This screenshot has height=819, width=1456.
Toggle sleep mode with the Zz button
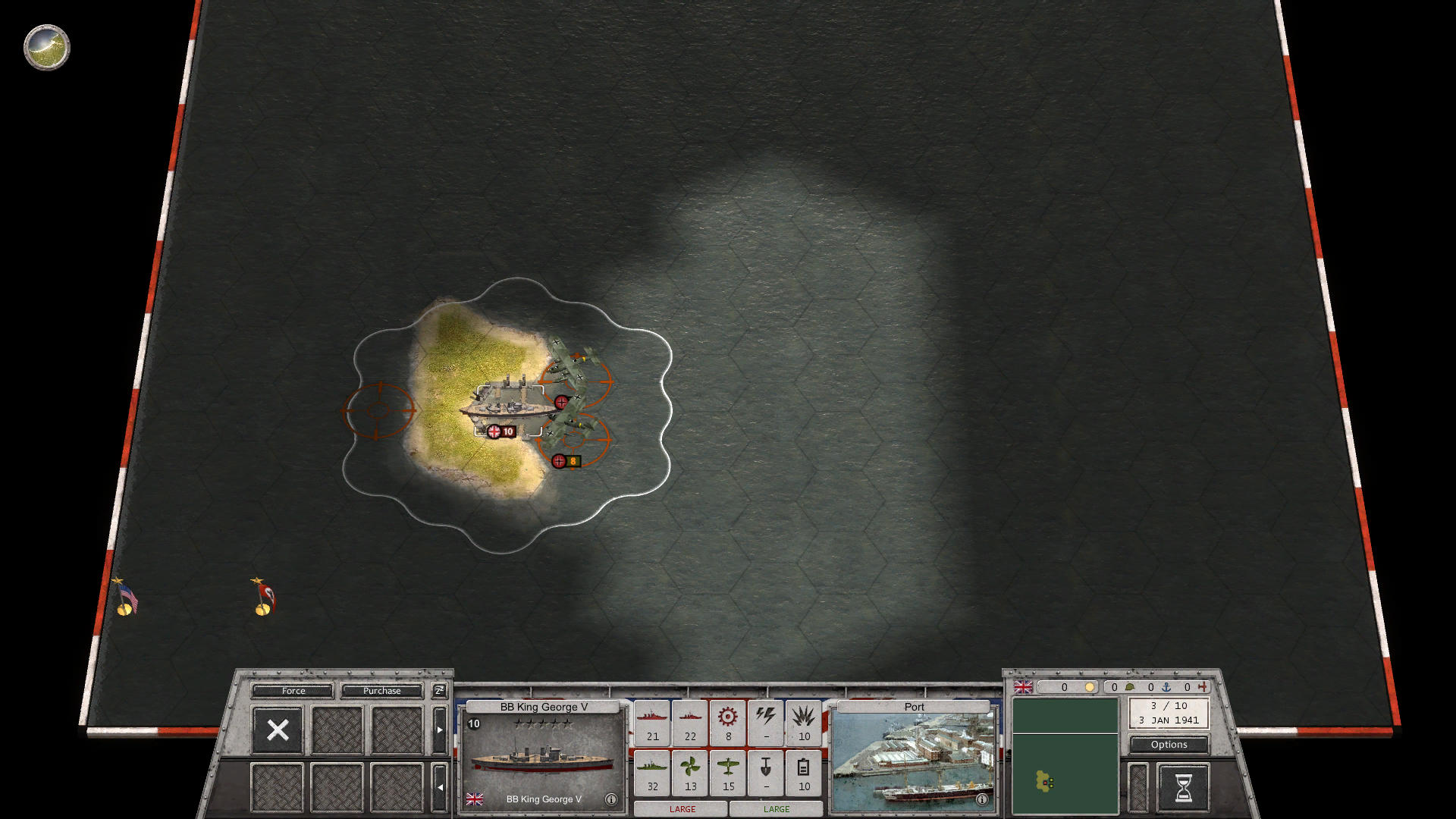[x=438, y=691]
